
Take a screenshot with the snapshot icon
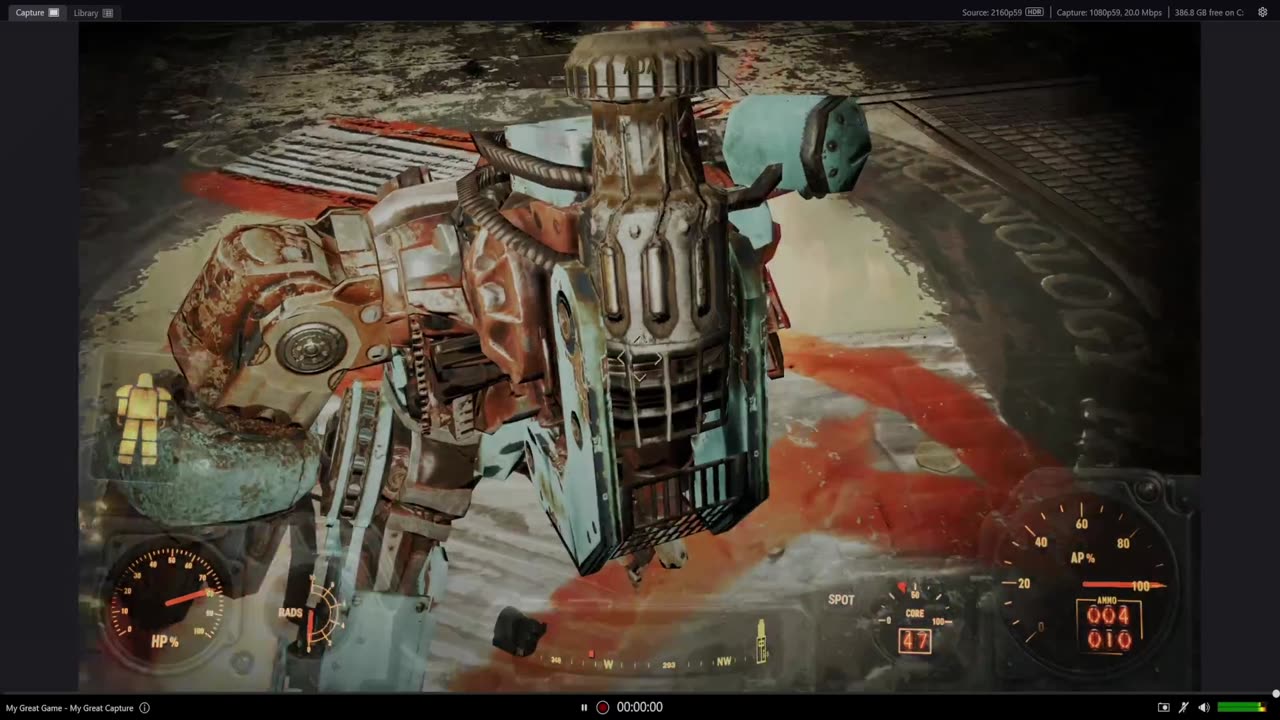(x=1163, y=707)
